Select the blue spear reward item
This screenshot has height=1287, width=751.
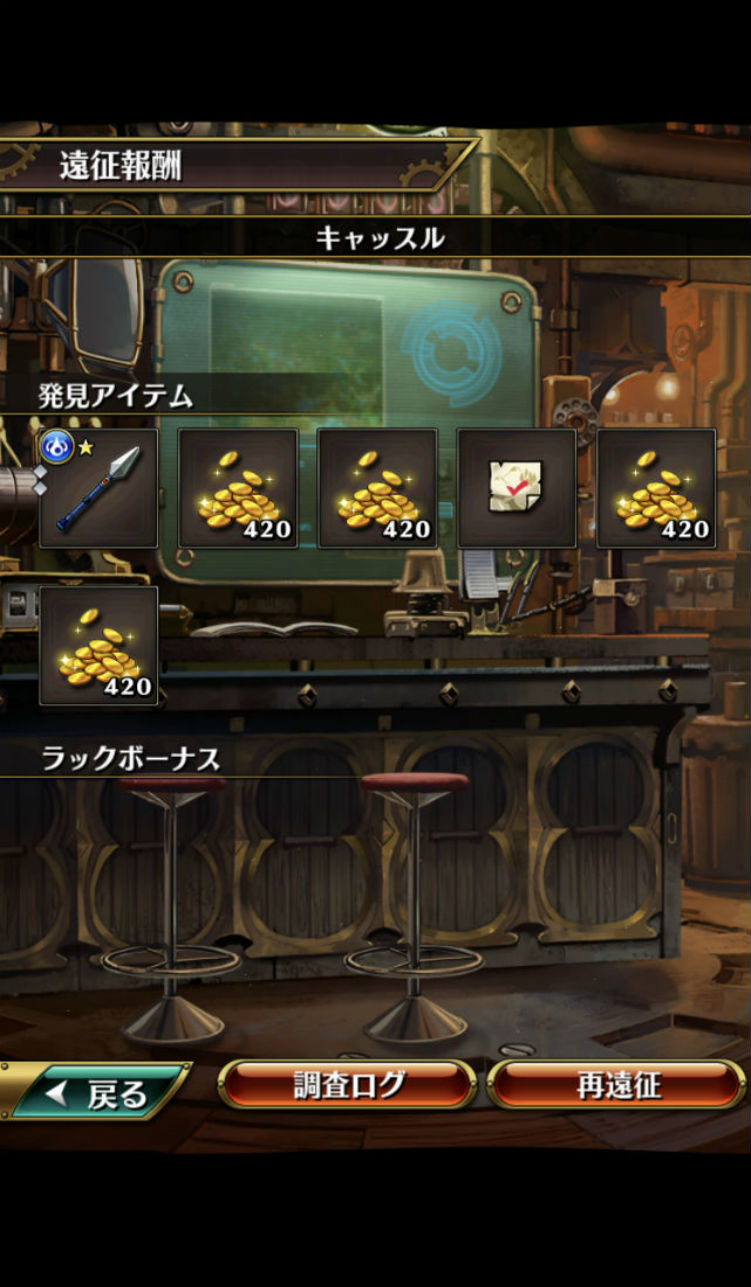98,488
